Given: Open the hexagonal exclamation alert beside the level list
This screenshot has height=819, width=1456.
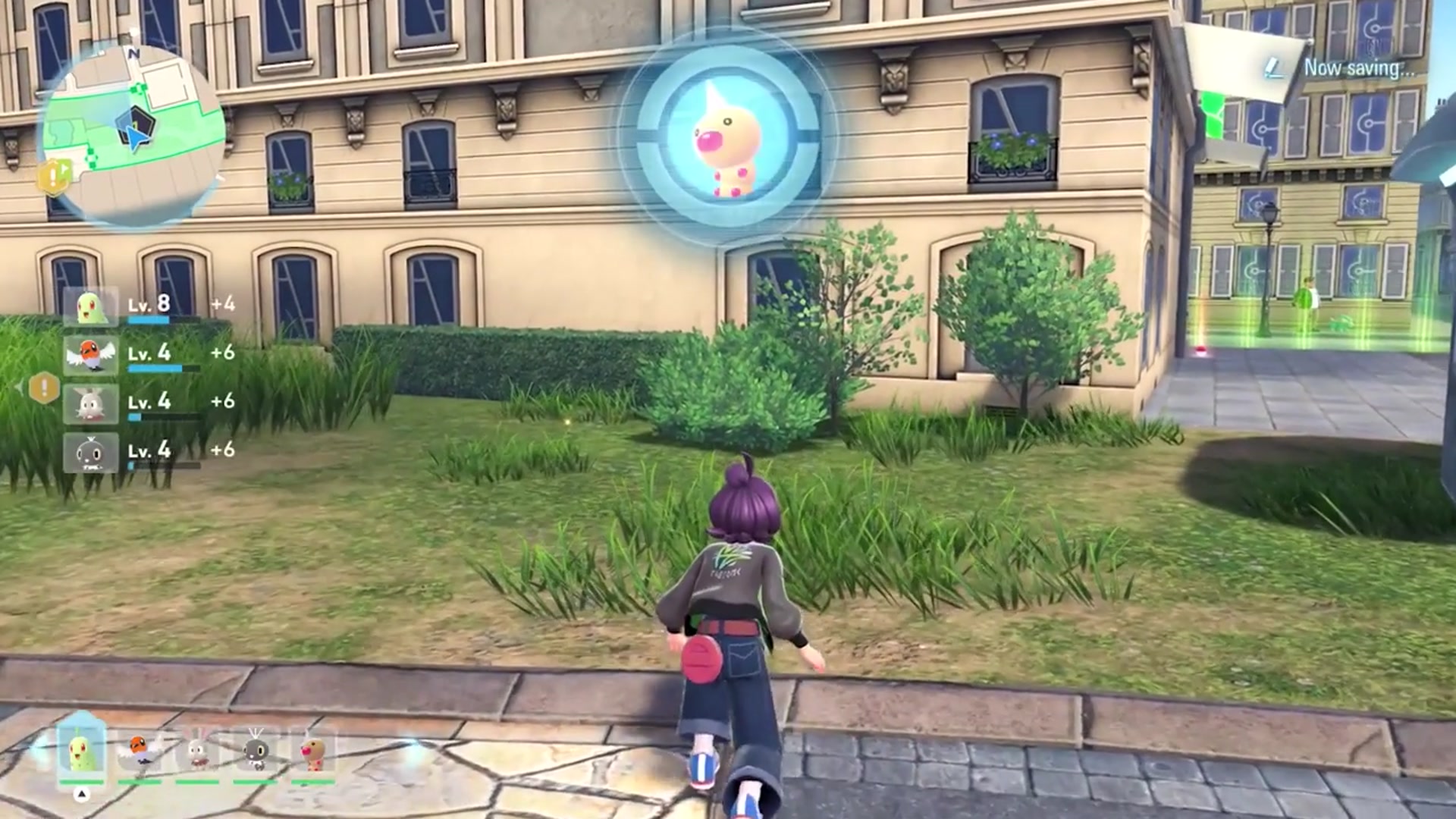Looking at the screenshot, I should point(44,389).
